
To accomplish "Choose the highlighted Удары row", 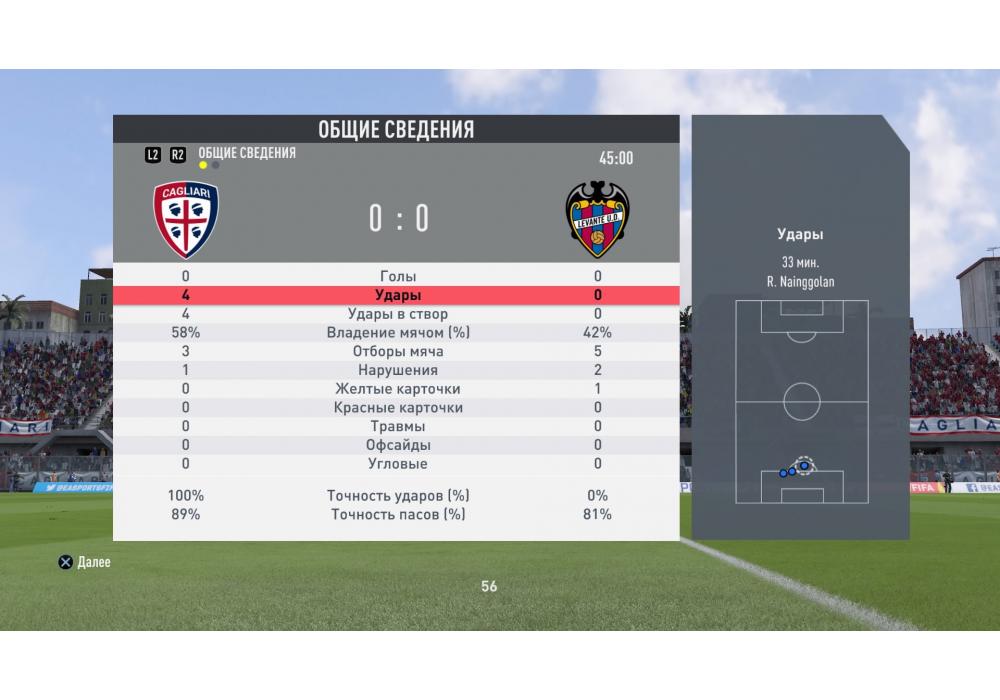I will click(x=398, y=295).
